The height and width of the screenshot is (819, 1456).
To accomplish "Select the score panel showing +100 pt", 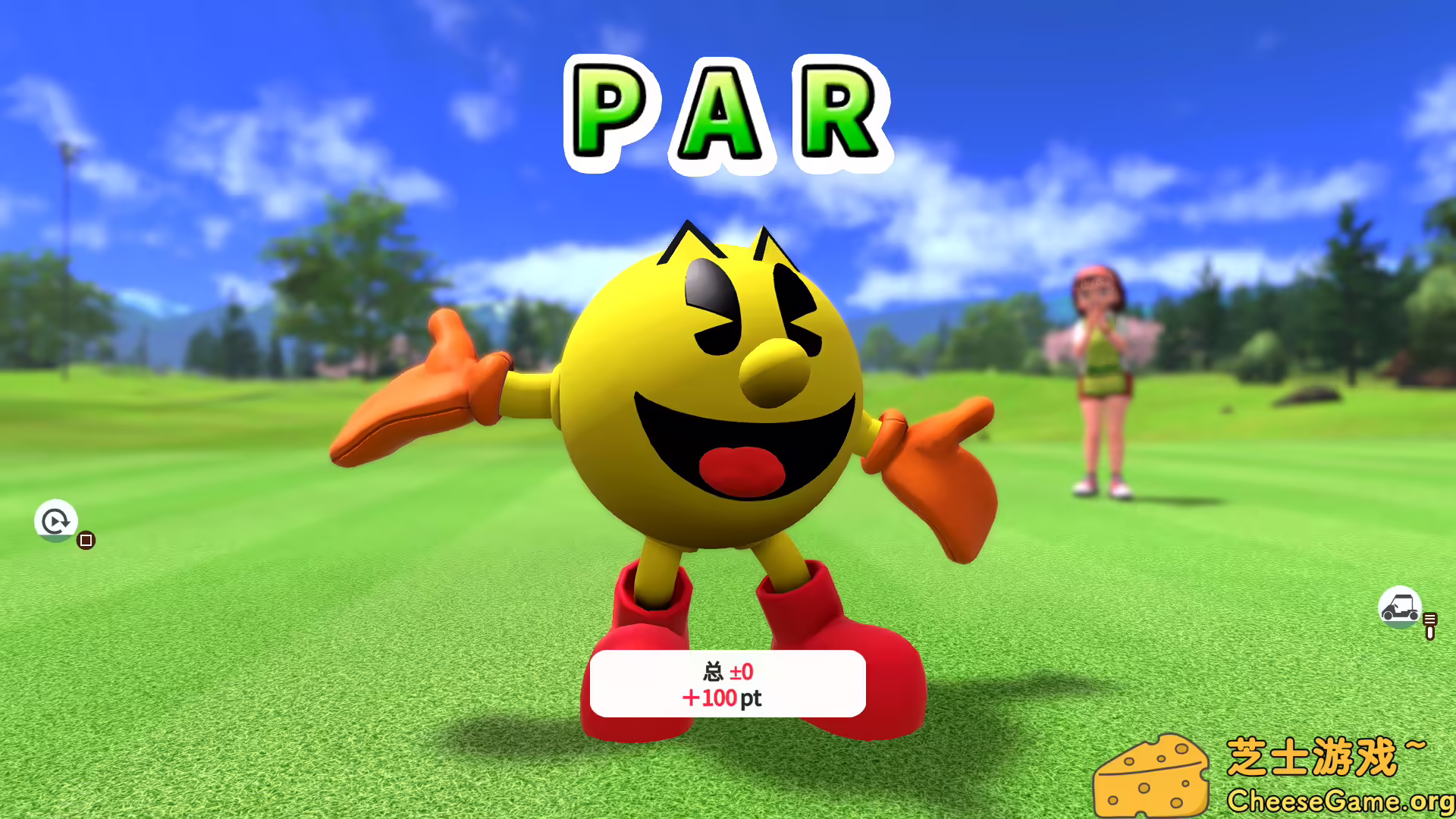I will tap(726, 682).
